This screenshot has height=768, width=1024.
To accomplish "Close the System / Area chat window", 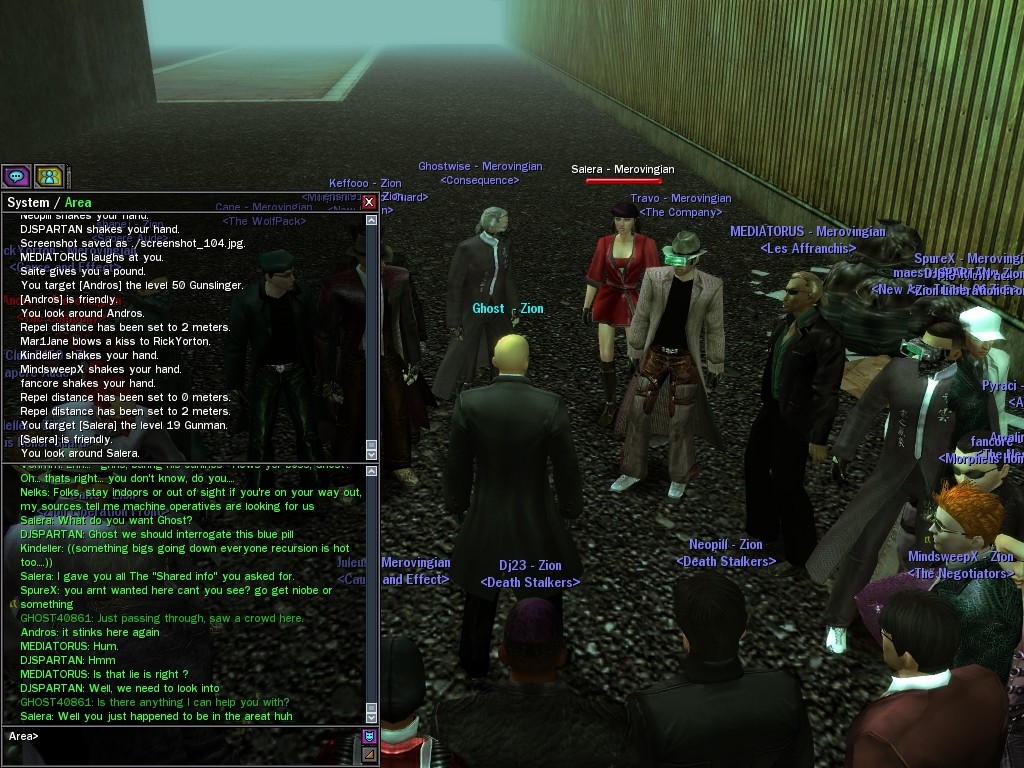I will point(369,202).
